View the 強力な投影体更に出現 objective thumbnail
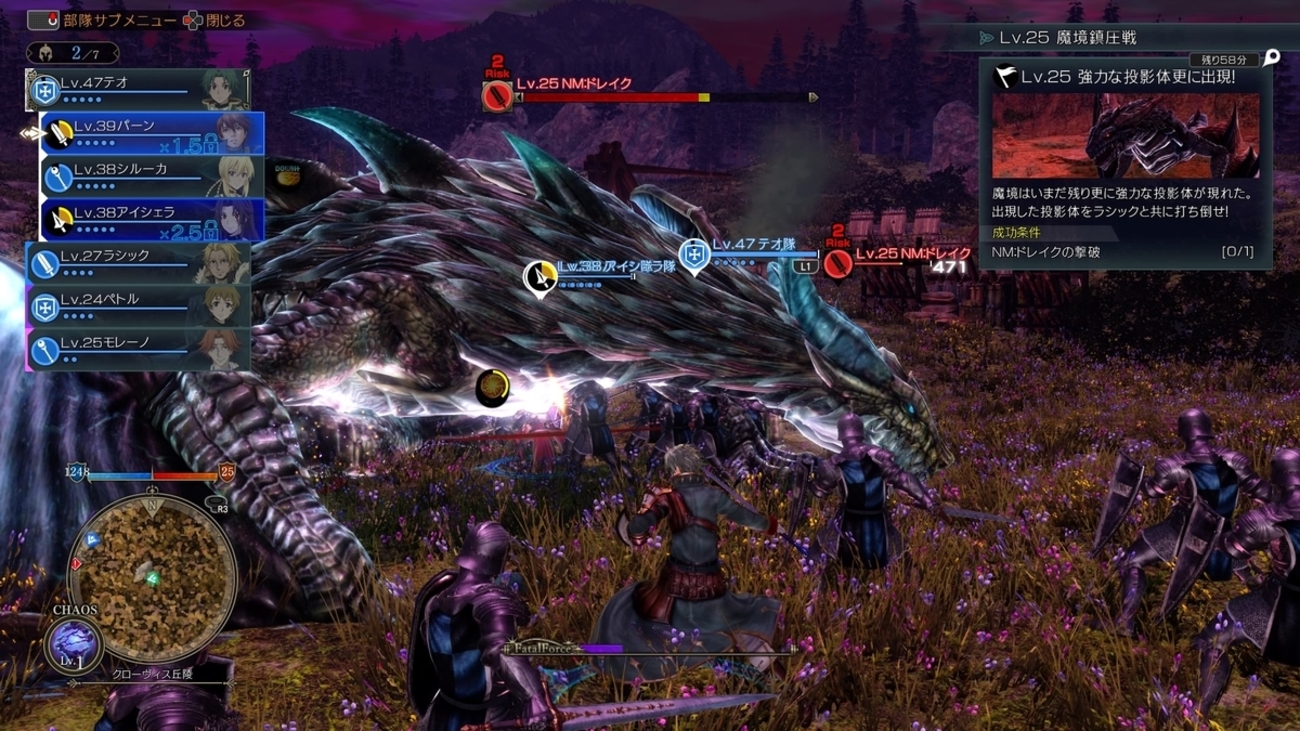This screenshot has width=1300, height=731. click(1125, 136)
